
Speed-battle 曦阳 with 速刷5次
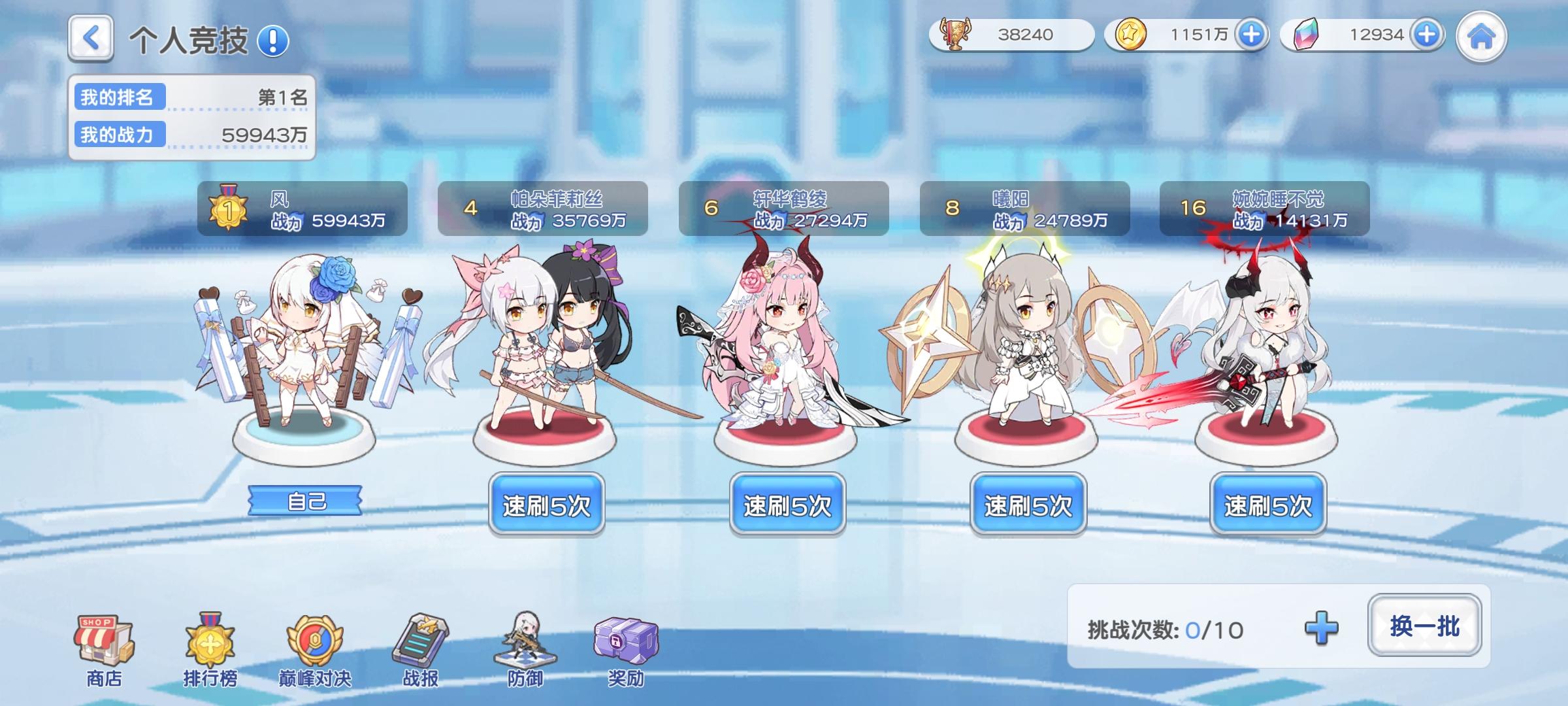(x=1028, y=504)
